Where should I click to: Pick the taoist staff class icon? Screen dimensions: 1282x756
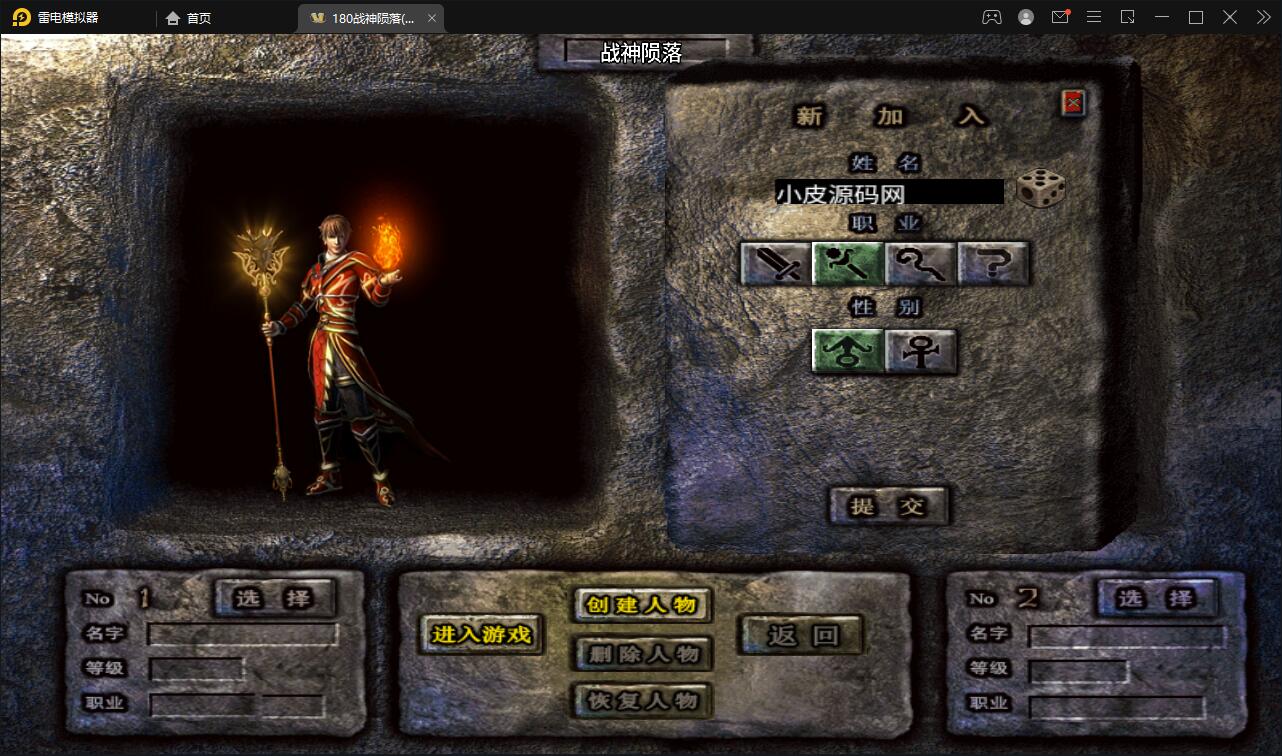(x=921, y=264)
